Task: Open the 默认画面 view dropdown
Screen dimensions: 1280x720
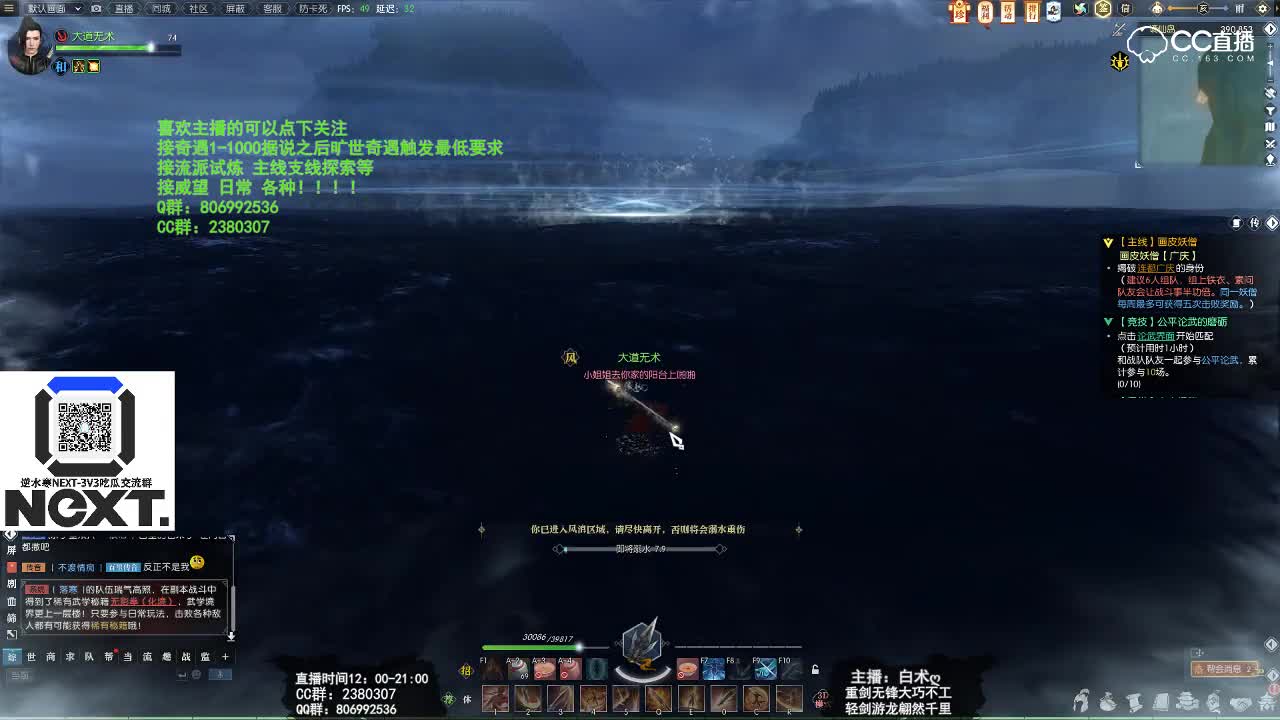Action: pyautogui.click(x=45, y=8)
